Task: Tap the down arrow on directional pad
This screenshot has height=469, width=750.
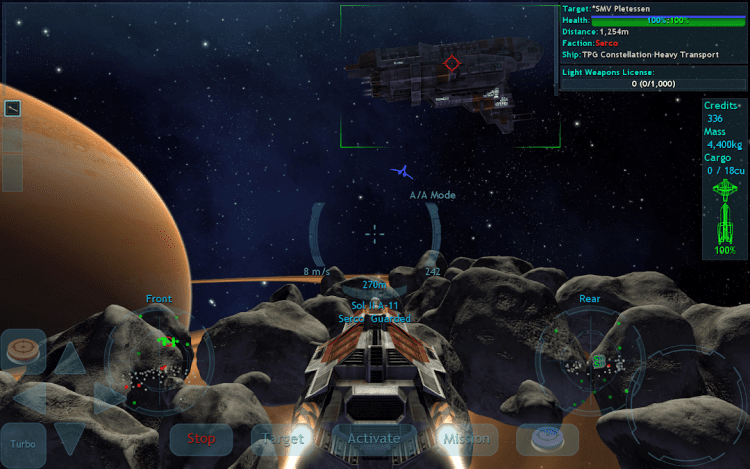Action: [68, 436]
